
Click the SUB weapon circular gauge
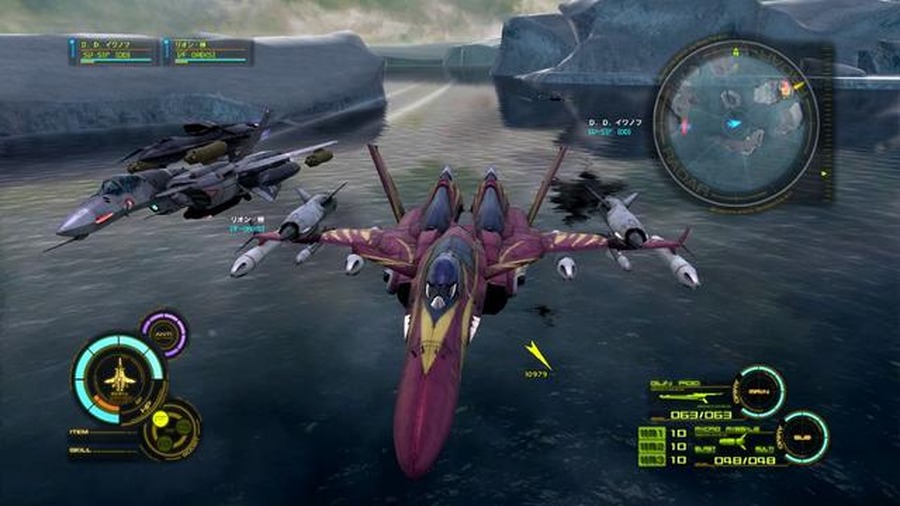[804, 438]
